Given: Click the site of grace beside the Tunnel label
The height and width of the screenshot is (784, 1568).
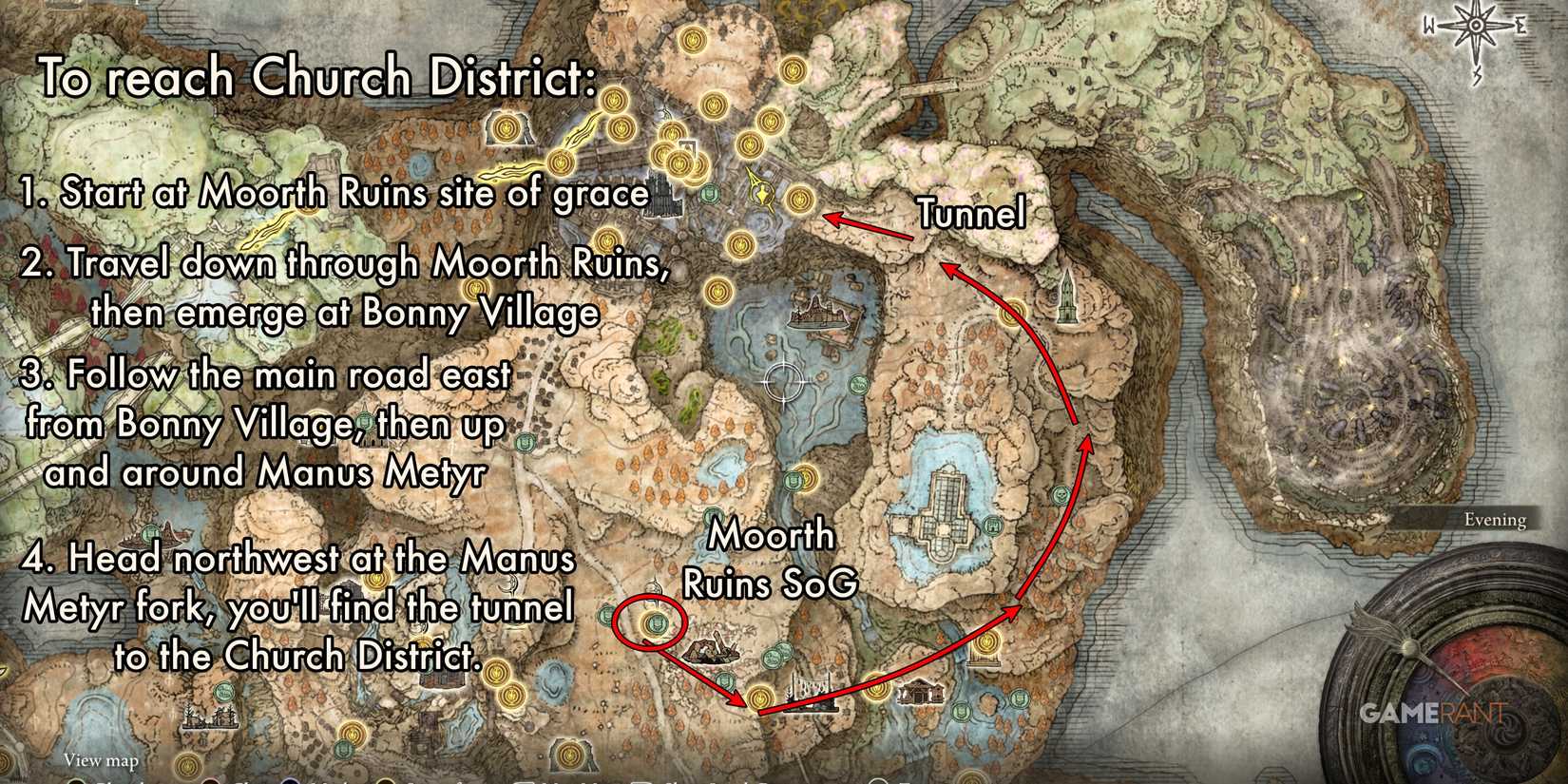Looking at the screenshot, I should (801, 200).
